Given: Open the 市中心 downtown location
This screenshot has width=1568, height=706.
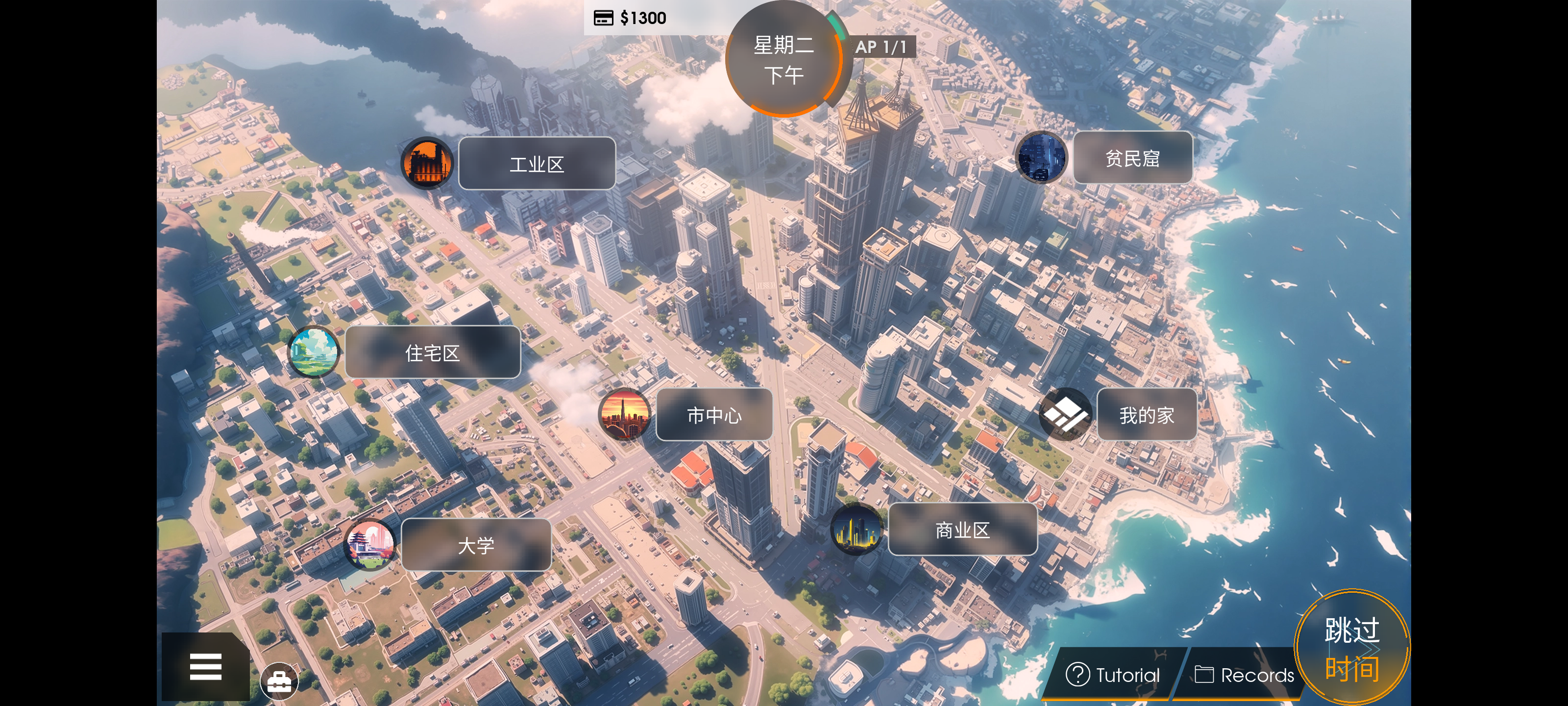Looking at the screenshot, I should pyautogui.click(x=713, y=415).
